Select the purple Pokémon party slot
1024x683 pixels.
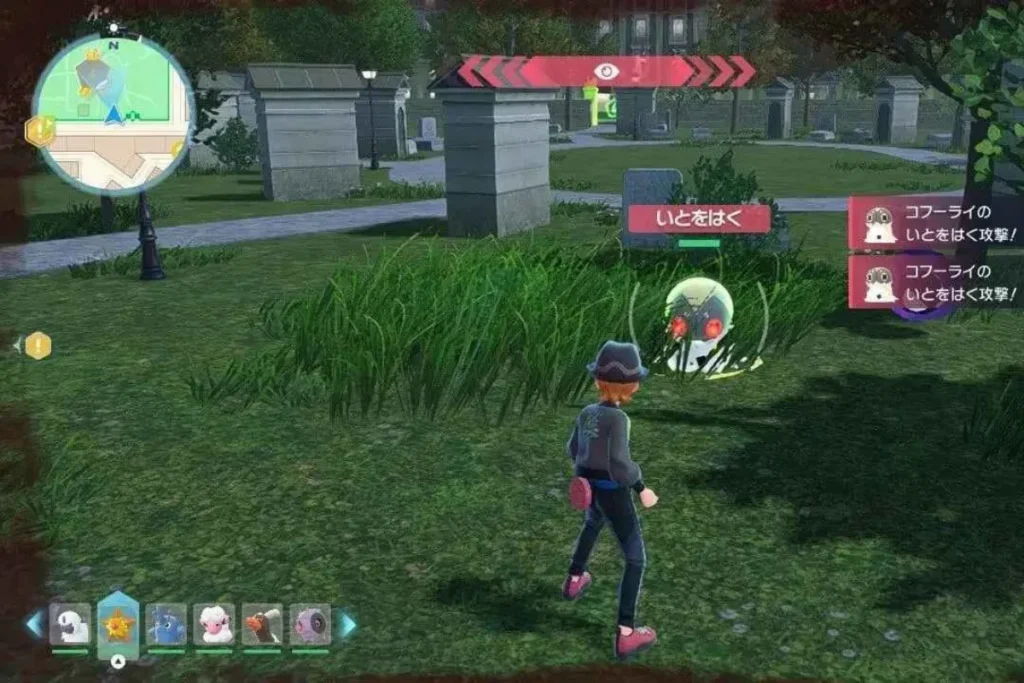(x=310, y=625)
